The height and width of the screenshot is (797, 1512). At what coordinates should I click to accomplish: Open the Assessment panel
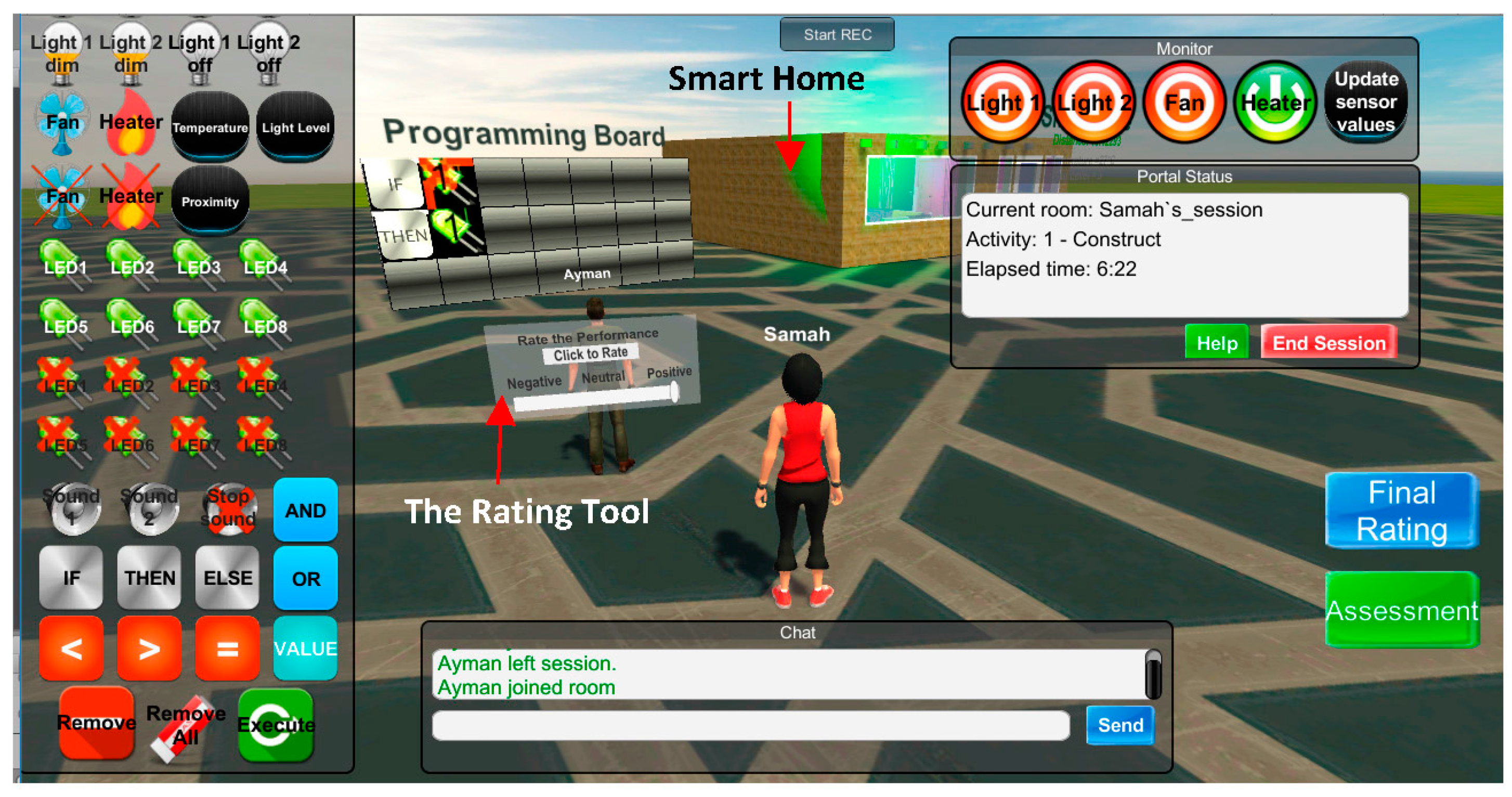tap(1401, 610)
